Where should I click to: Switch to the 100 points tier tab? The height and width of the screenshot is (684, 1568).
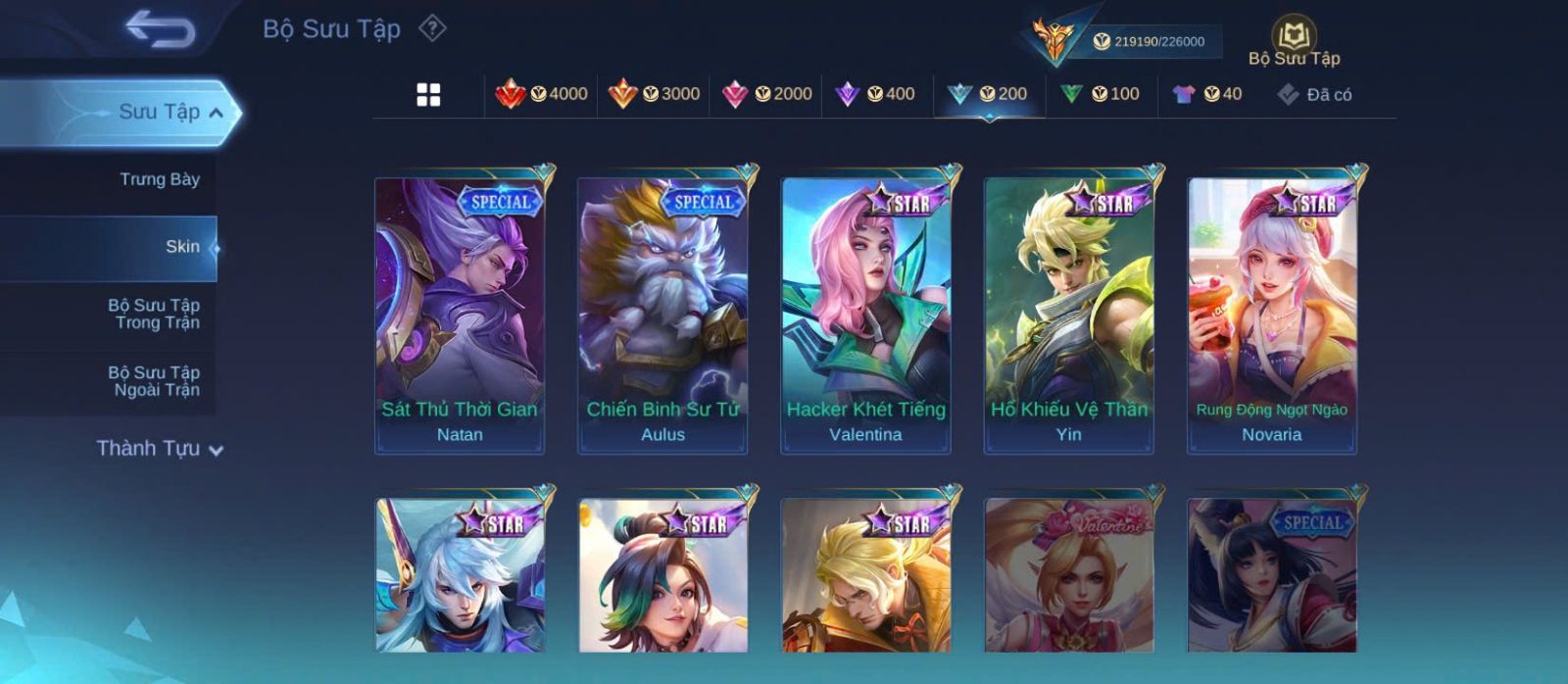[x=1101, y=94]
